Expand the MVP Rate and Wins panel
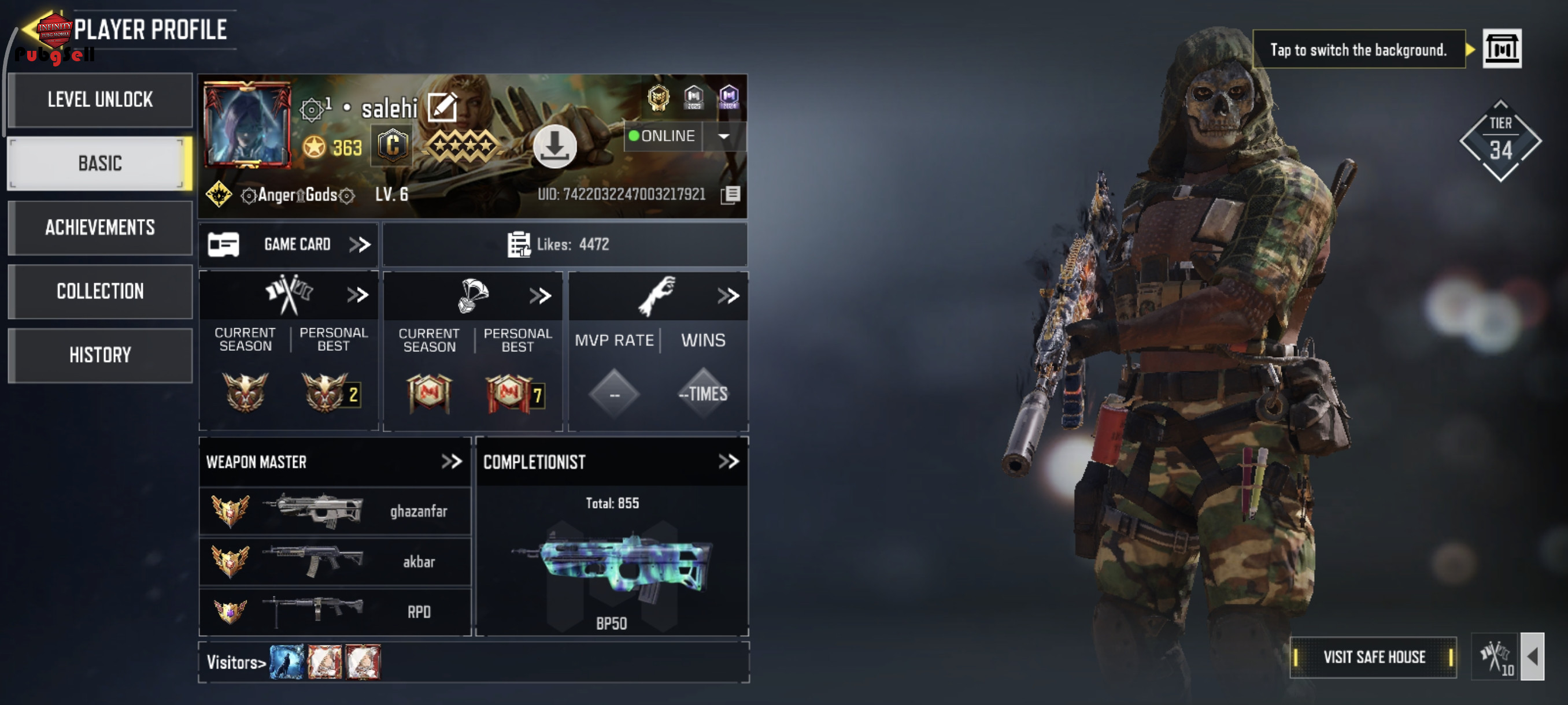The width and height of the screenshot is (1568, 705). (x=727, y=296)
